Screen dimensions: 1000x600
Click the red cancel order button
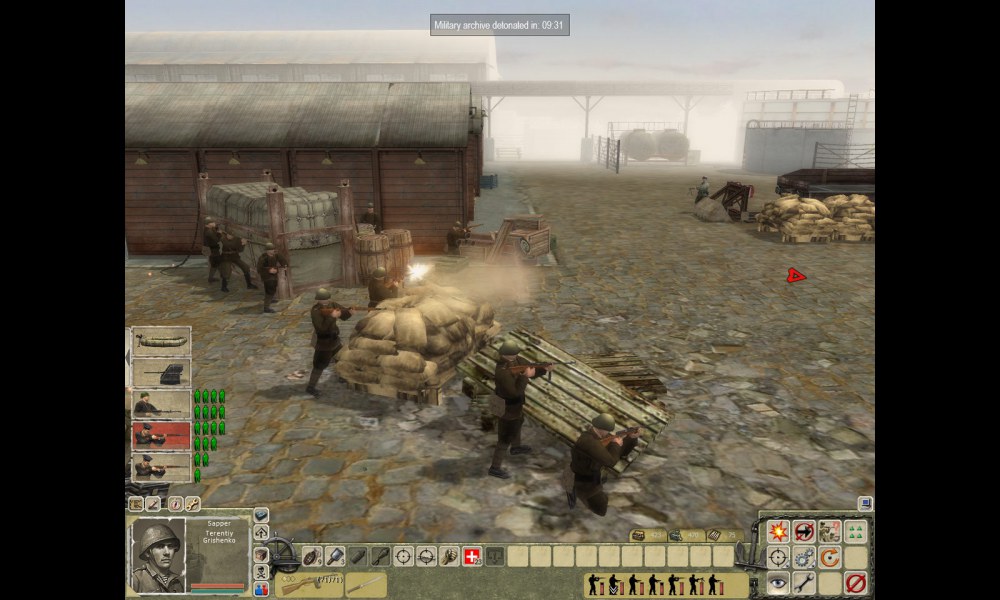(855, 582)
